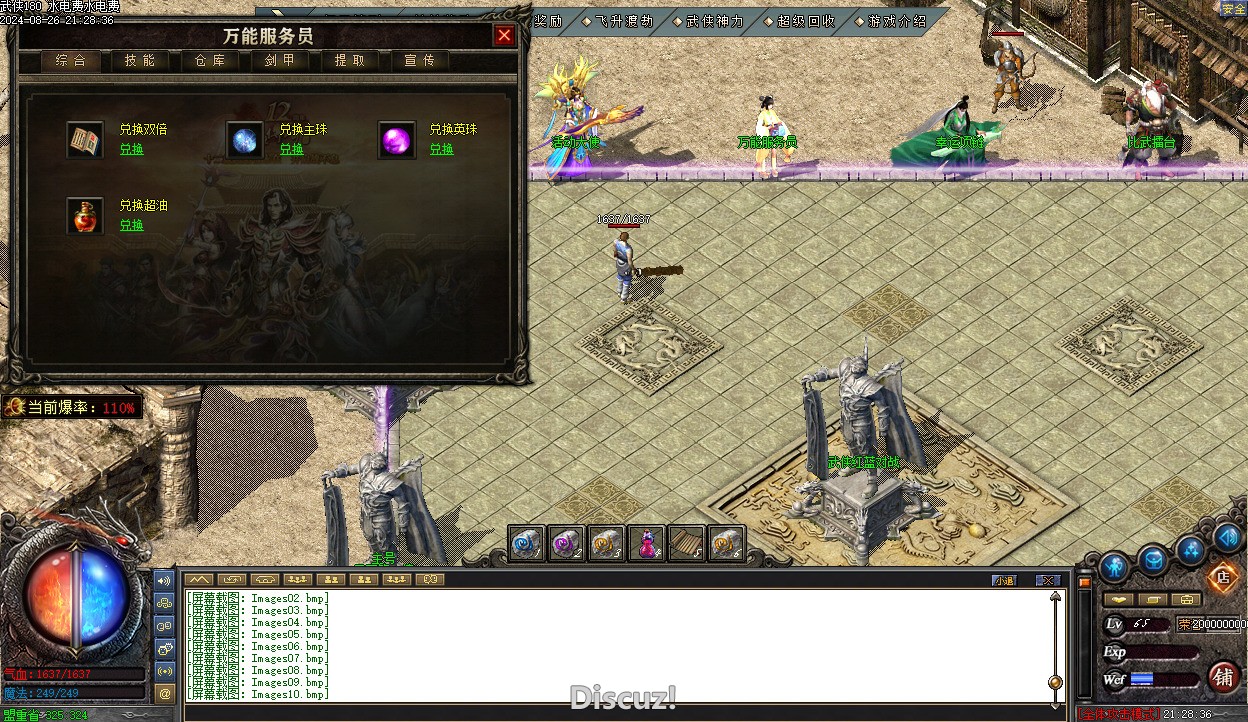Toggle the sound speaker icon beside chat
This screenshot has height=722, width=1248.
165,580
